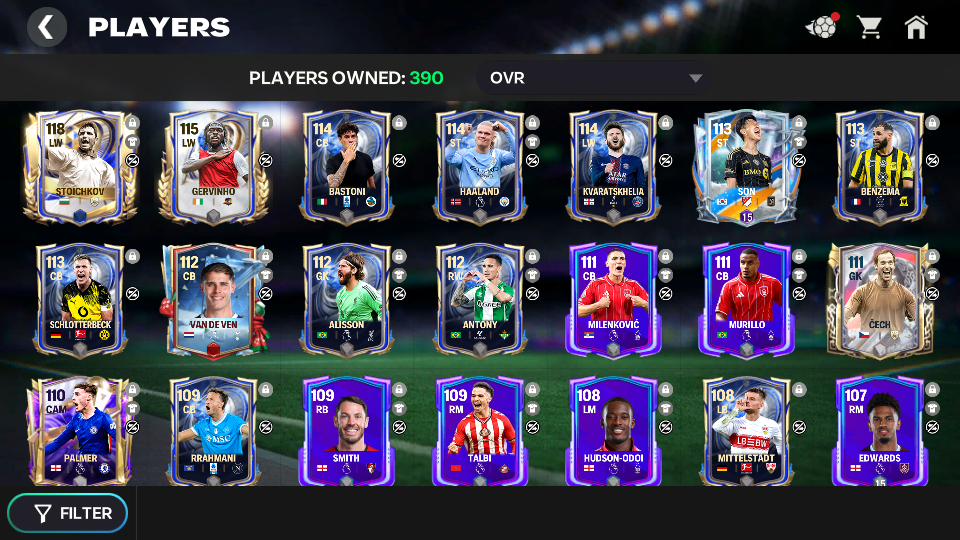Choose the Bastoni player card

pyautogui.click(x=346, y=167)
